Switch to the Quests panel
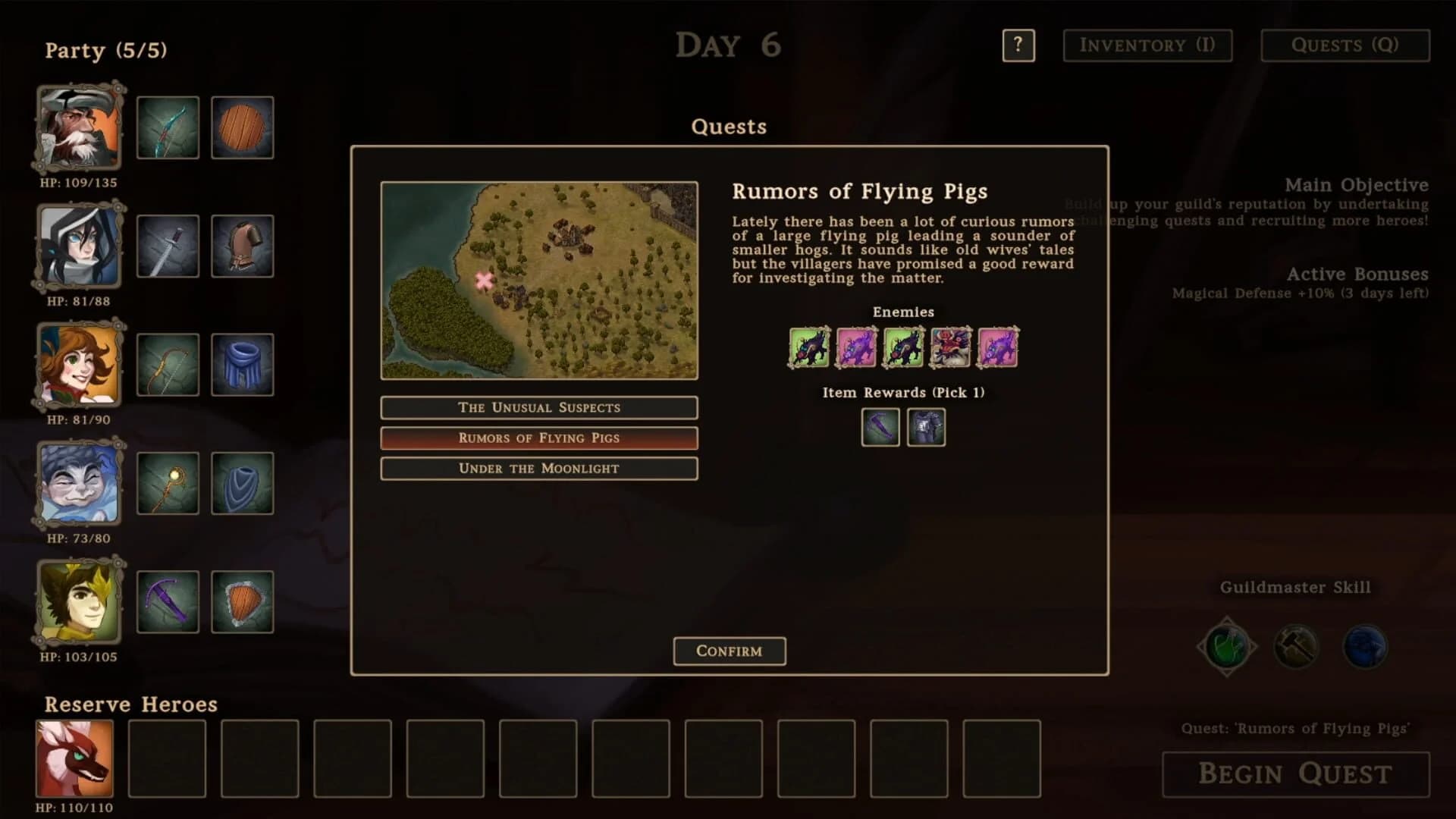1456x819 pixels. 1345,45
